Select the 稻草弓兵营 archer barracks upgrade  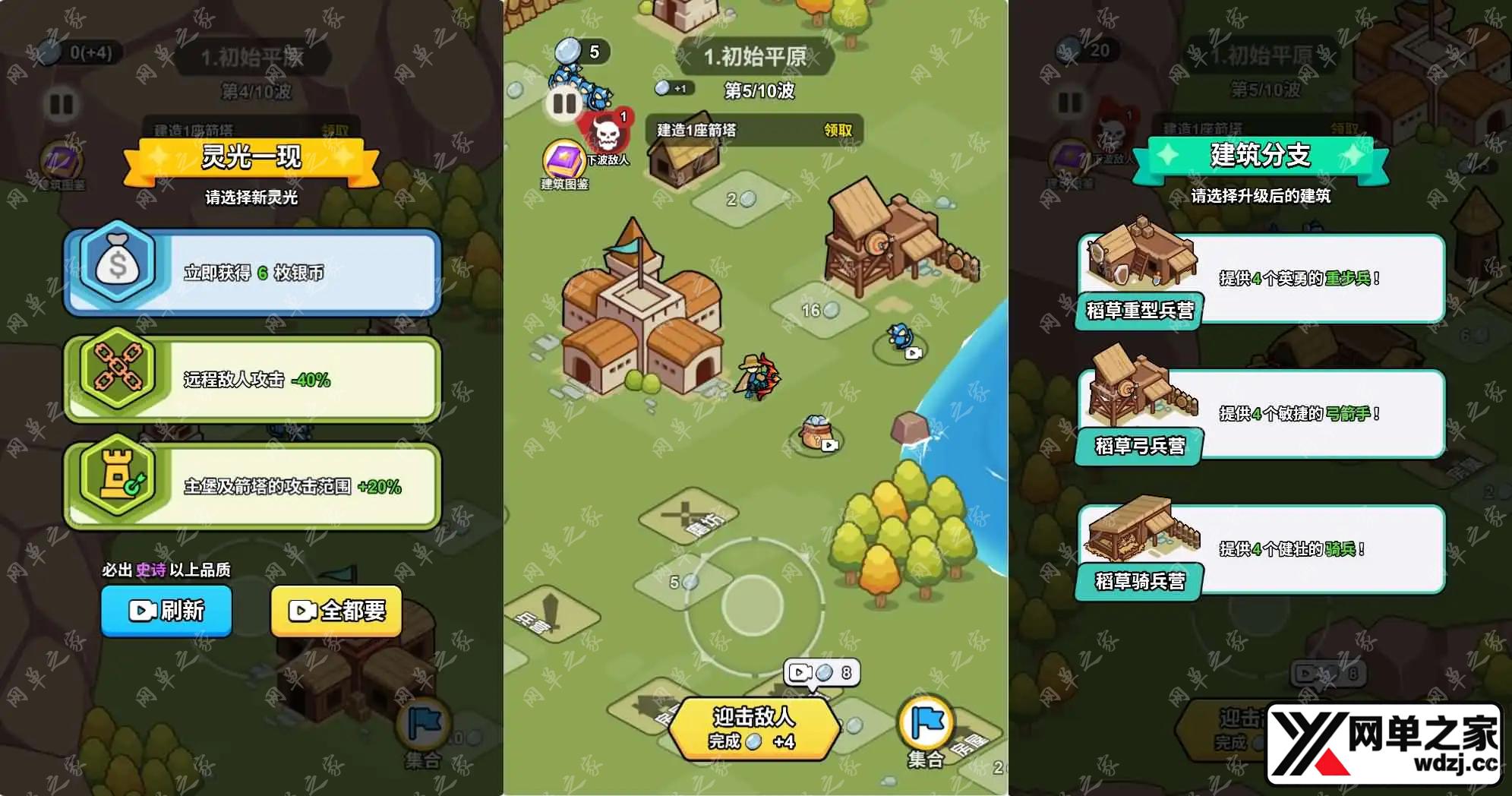coord(1261,414)
